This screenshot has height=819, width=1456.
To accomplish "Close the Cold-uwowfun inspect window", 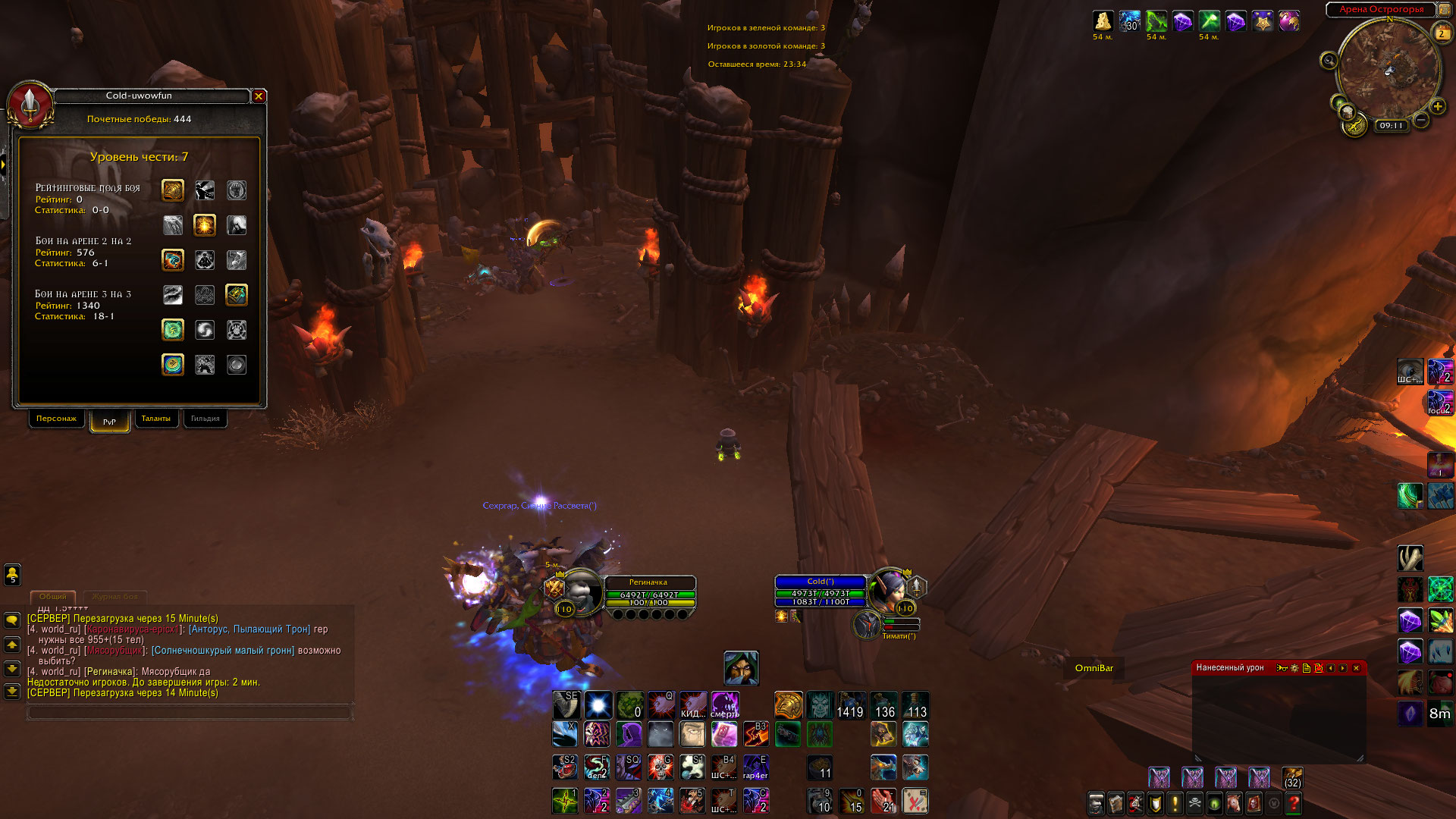I will (x=259, y=96).
